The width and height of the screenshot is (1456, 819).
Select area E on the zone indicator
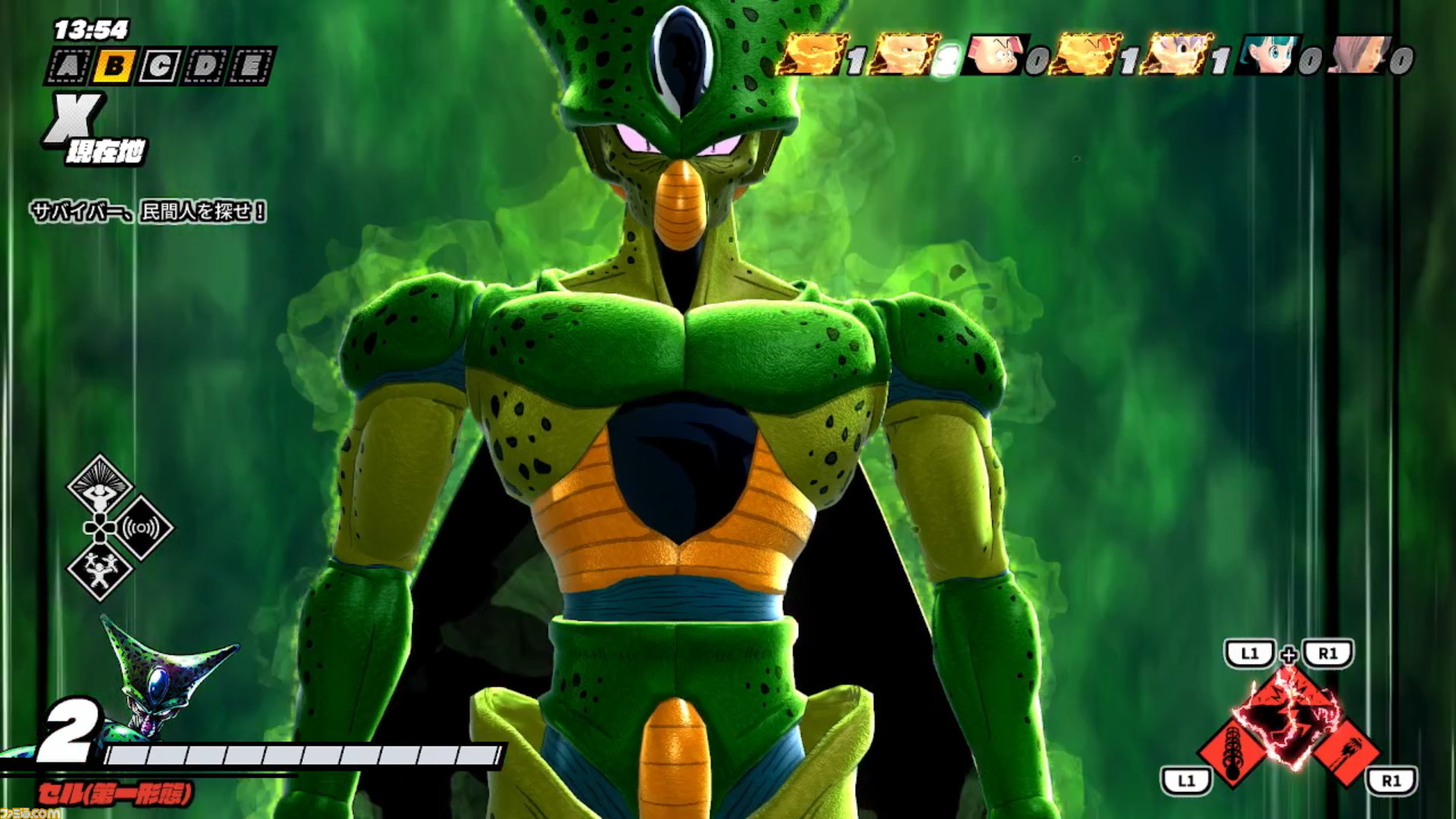coord(250,64)
